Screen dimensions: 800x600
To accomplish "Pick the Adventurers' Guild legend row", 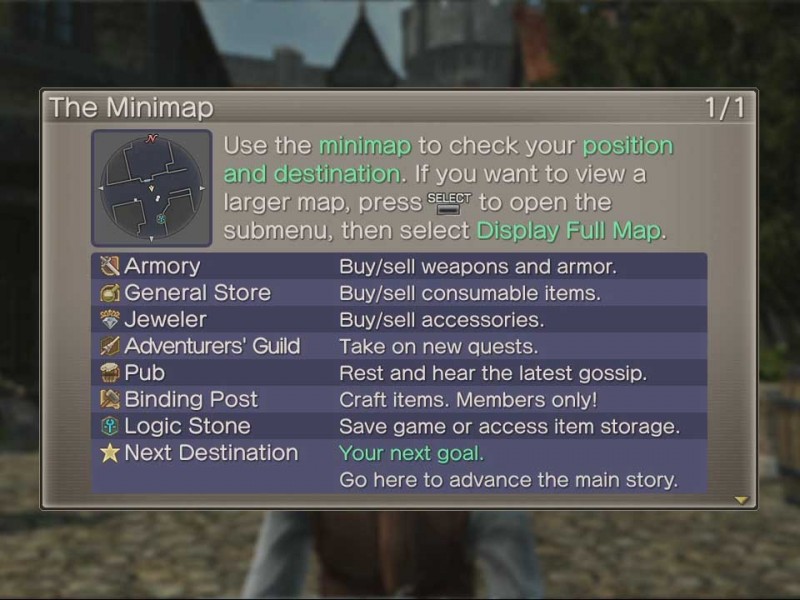I will (211, 346).
